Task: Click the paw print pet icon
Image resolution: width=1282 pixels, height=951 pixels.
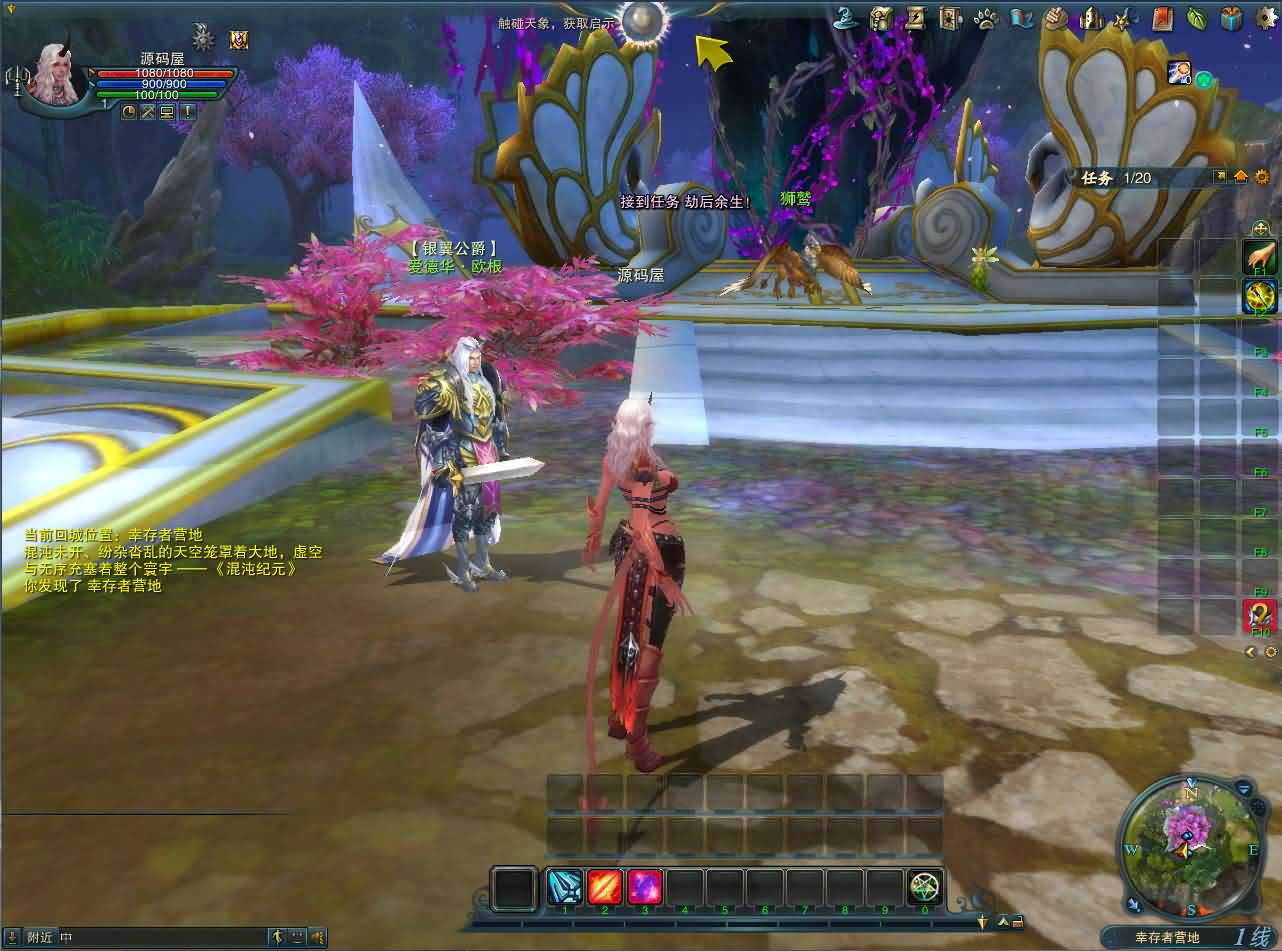Action: point(986,18)
